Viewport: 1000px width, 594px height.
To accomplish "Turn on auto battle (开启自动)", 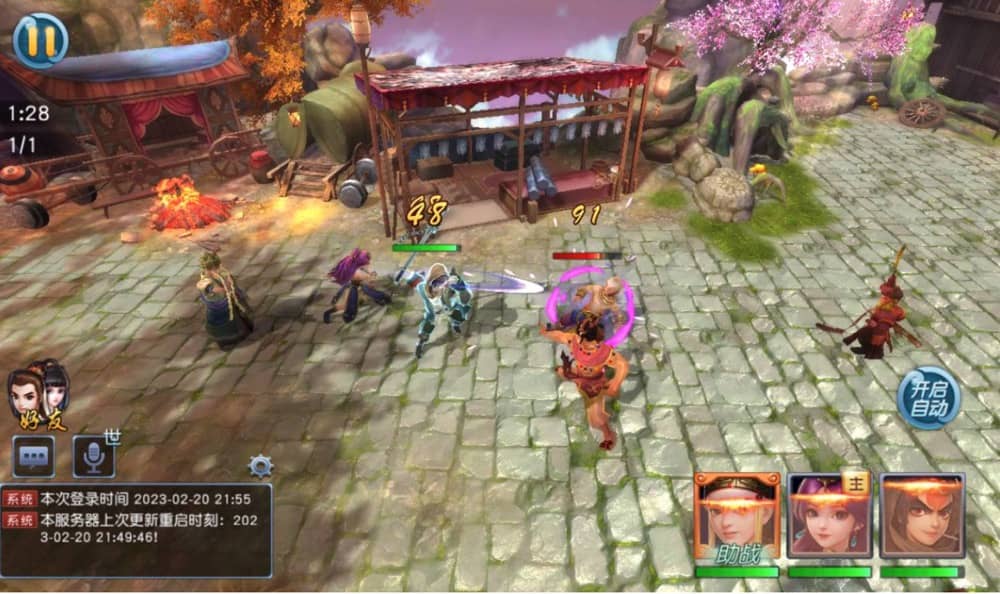I will (928, 397).
